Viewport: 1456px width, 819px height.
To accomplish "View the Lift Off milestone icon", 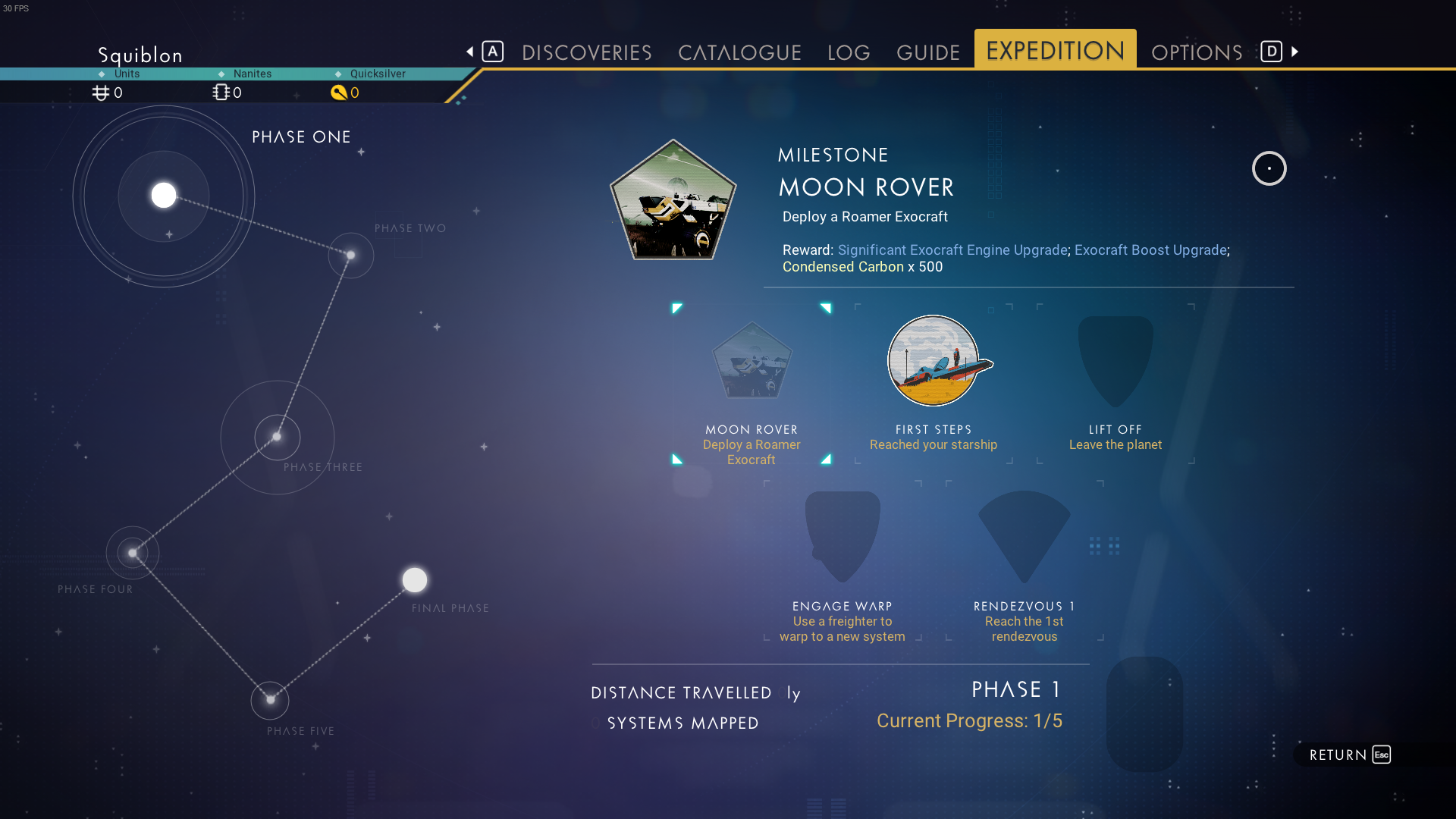I will (x=1115, y=361).
